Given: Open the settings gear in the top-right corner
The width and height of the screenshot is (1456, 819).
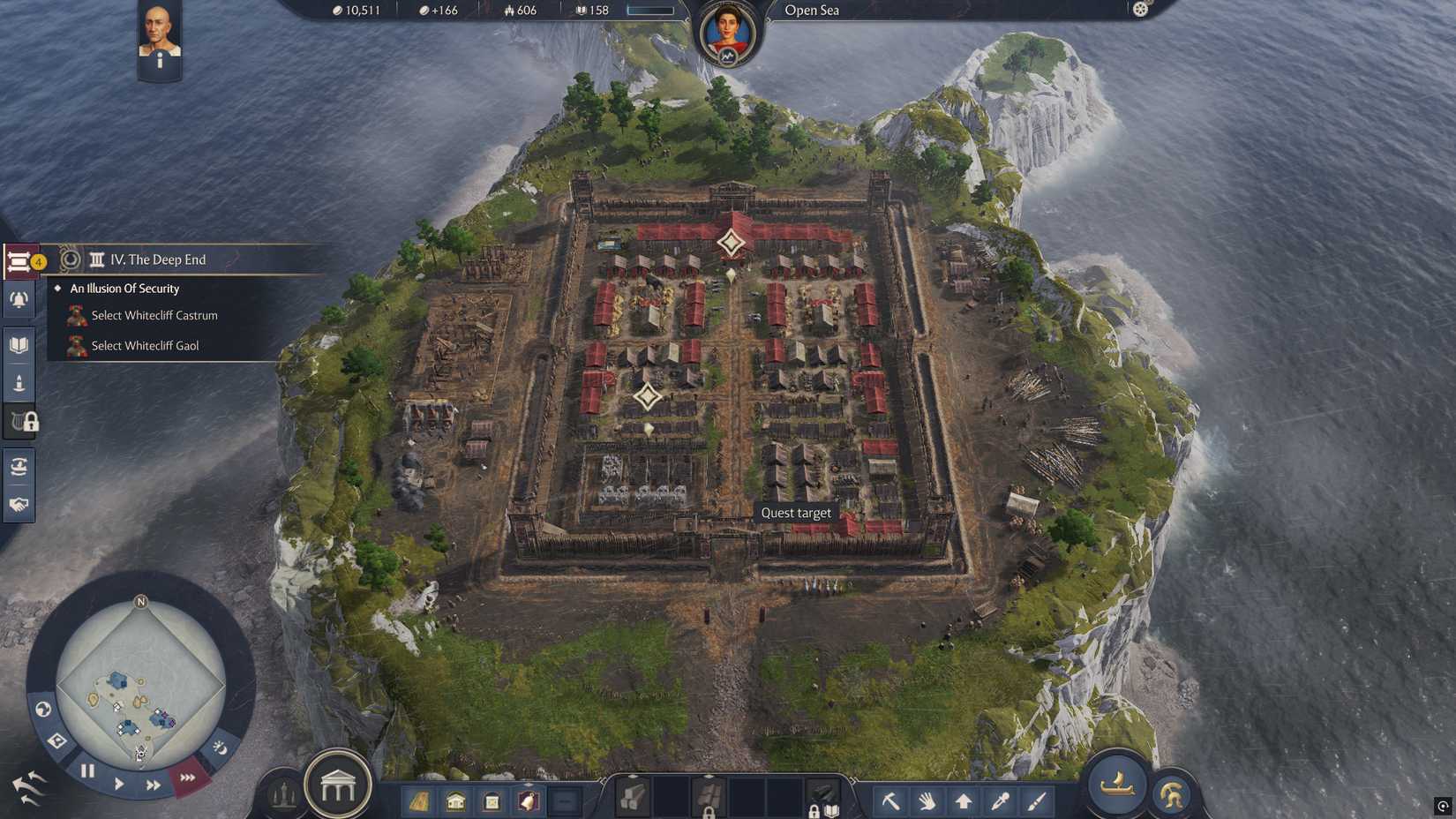Looking at the screenshot, I should (x=1142, y=11).
